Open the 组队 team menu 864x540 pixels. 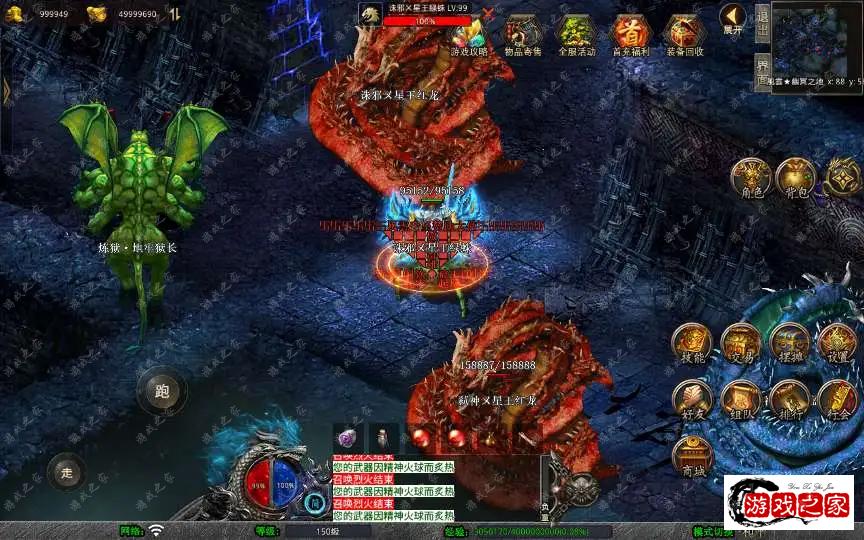point(741,399)
